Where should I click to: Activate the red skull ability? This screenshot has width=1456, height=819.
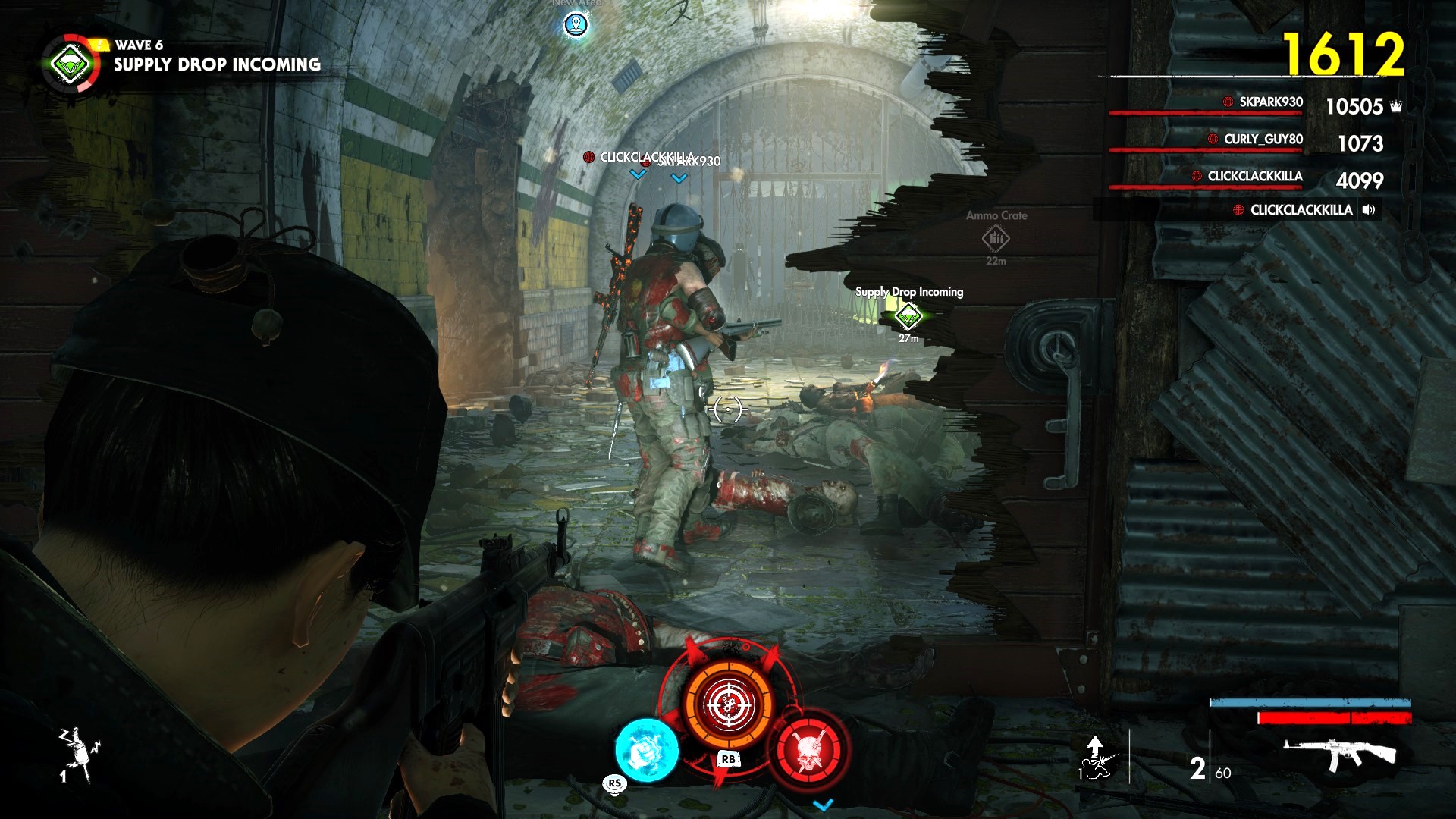pos(809,749)
